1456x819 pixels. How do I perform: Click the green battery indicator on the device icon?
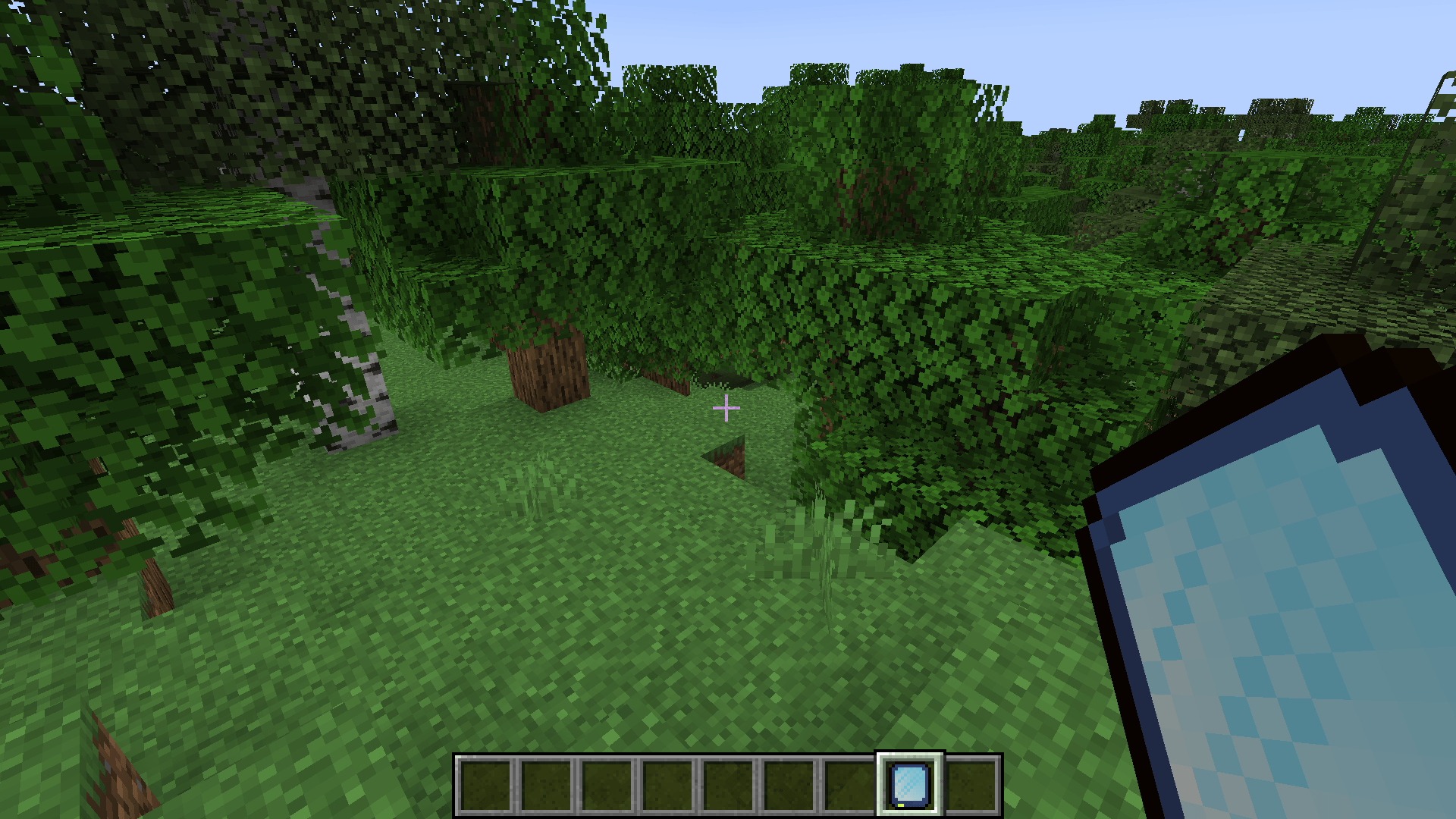[x=901, y=805]
